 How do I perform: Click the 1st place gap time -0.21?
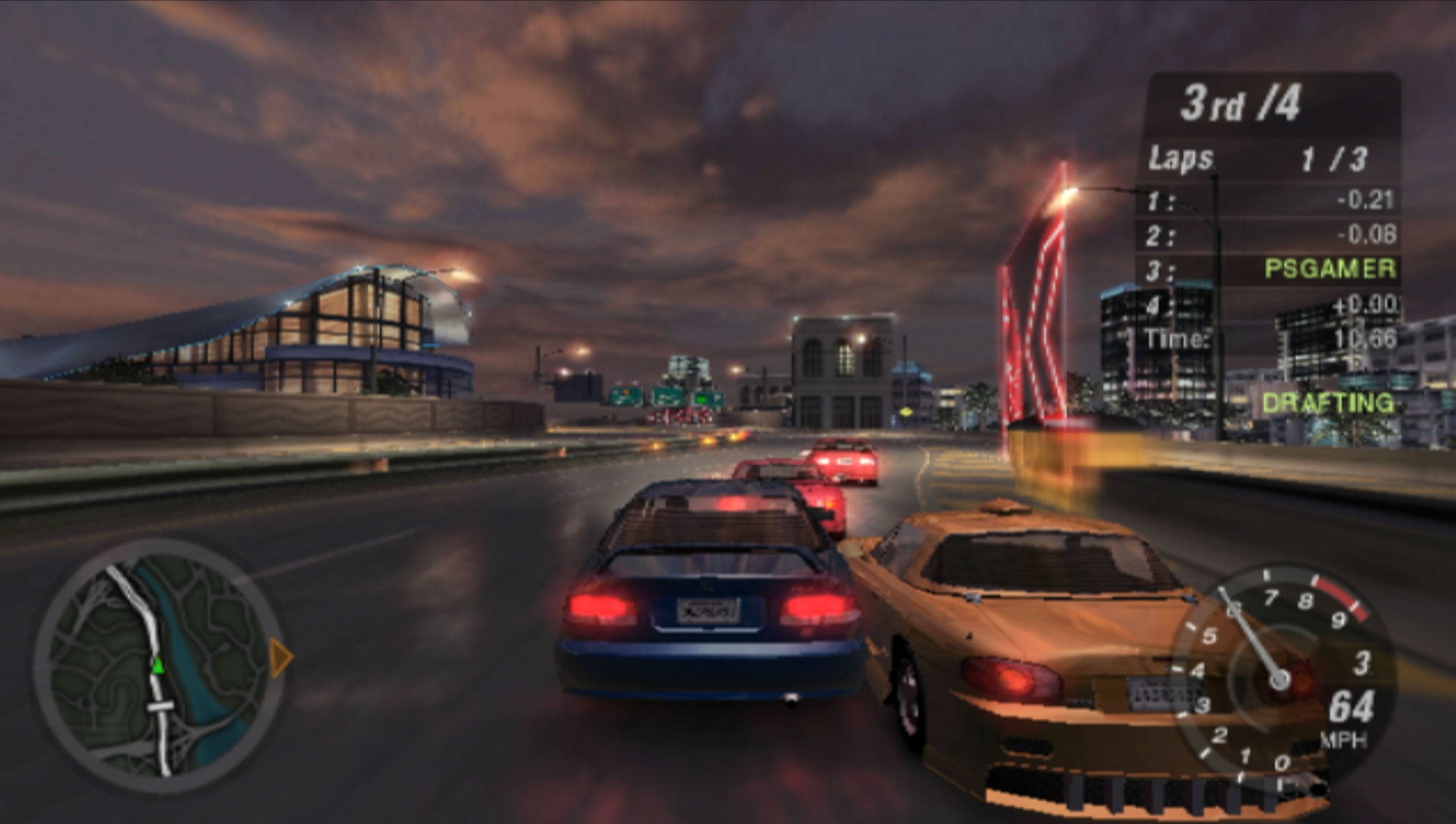[x=1368, y=199]
